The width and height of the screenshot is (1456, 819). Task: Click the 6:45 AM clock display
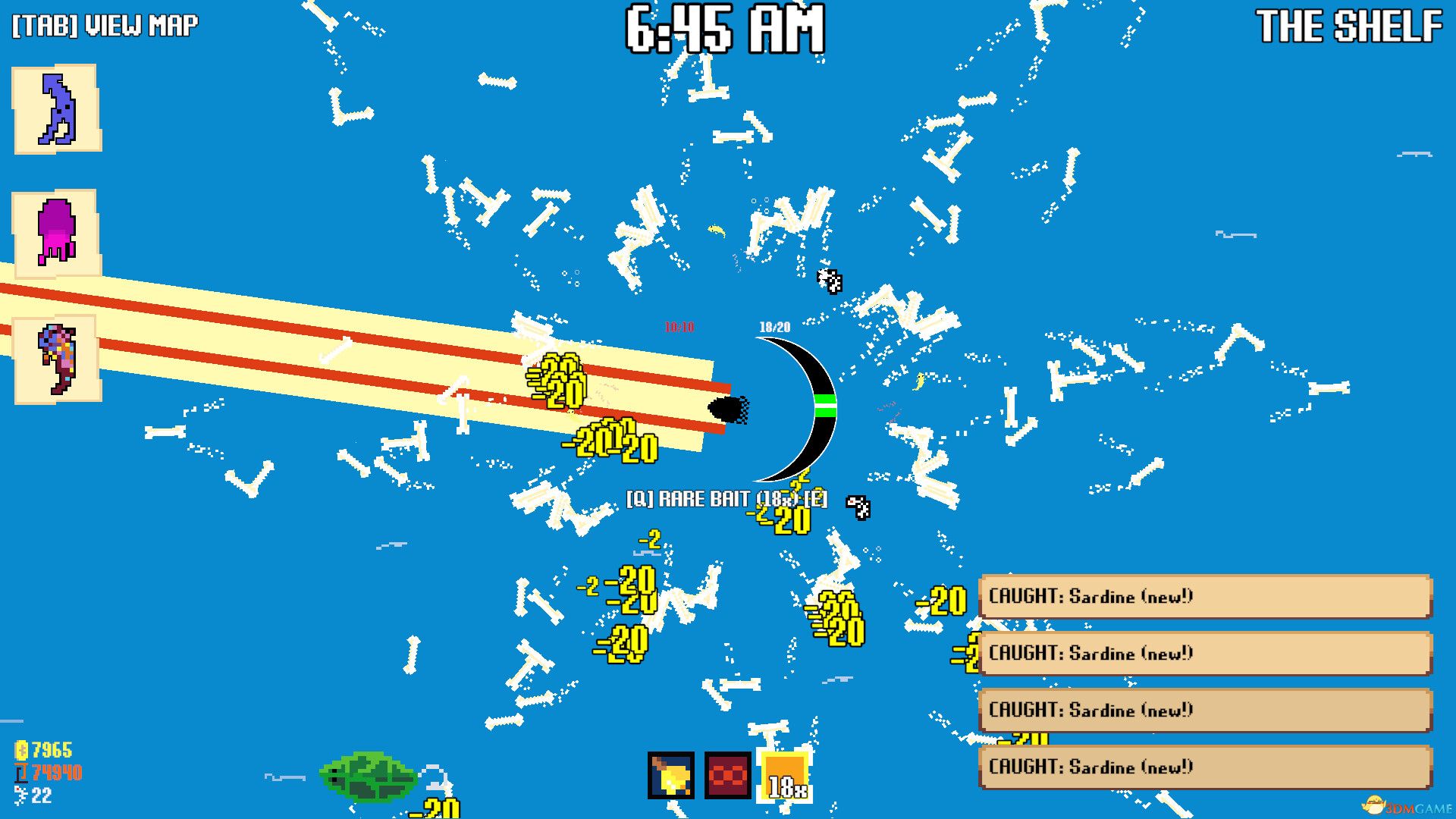724,30
